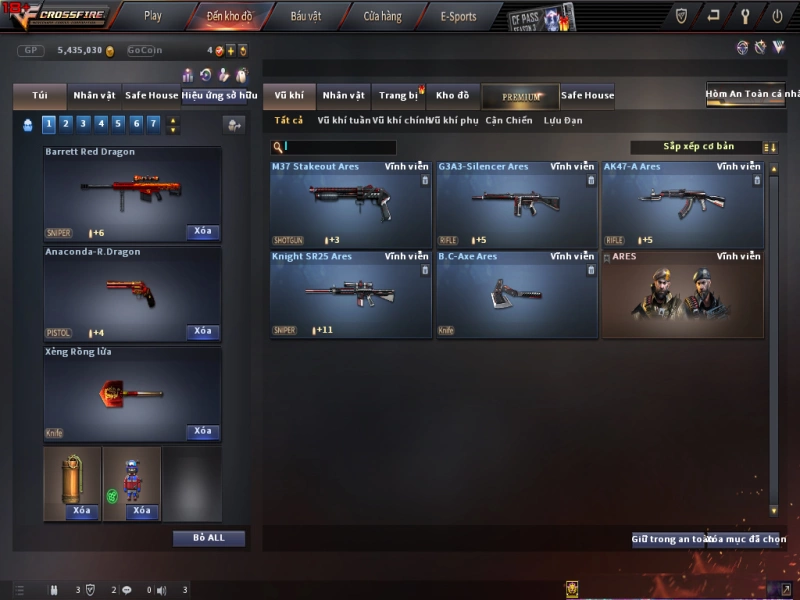Viewport: 800px width, 600px height.
Task: Remove the Barrett Red Dragon with Xóa
Action: (x=203, y=232)
